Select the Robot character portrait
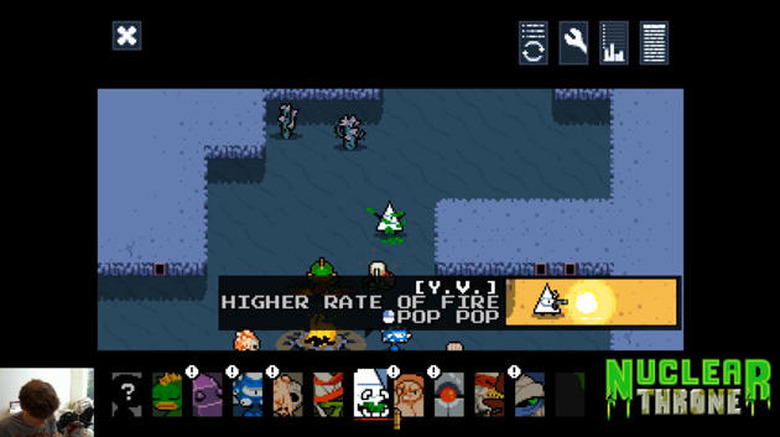 pos(449,392)
